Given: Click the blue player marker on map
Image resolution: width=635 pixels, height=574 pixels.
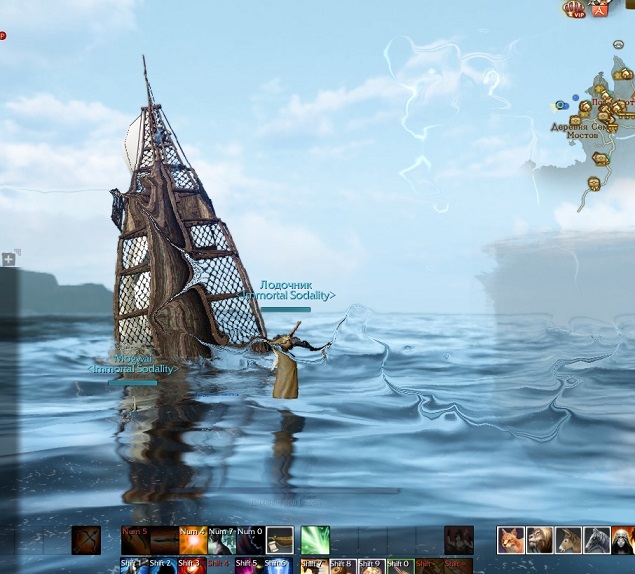Looking at the screenshot, I should tap(562, 105).
